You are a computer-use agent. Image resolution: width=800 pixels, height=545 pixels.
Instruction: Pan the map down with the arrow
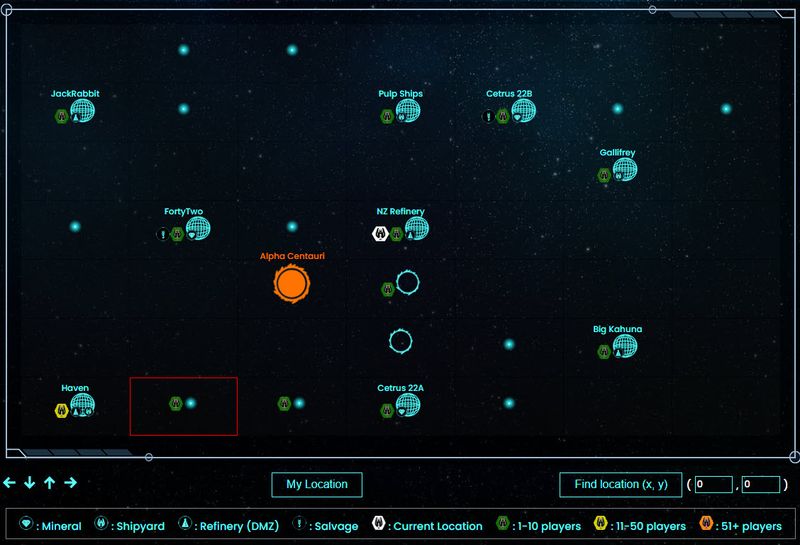[30, 483]
